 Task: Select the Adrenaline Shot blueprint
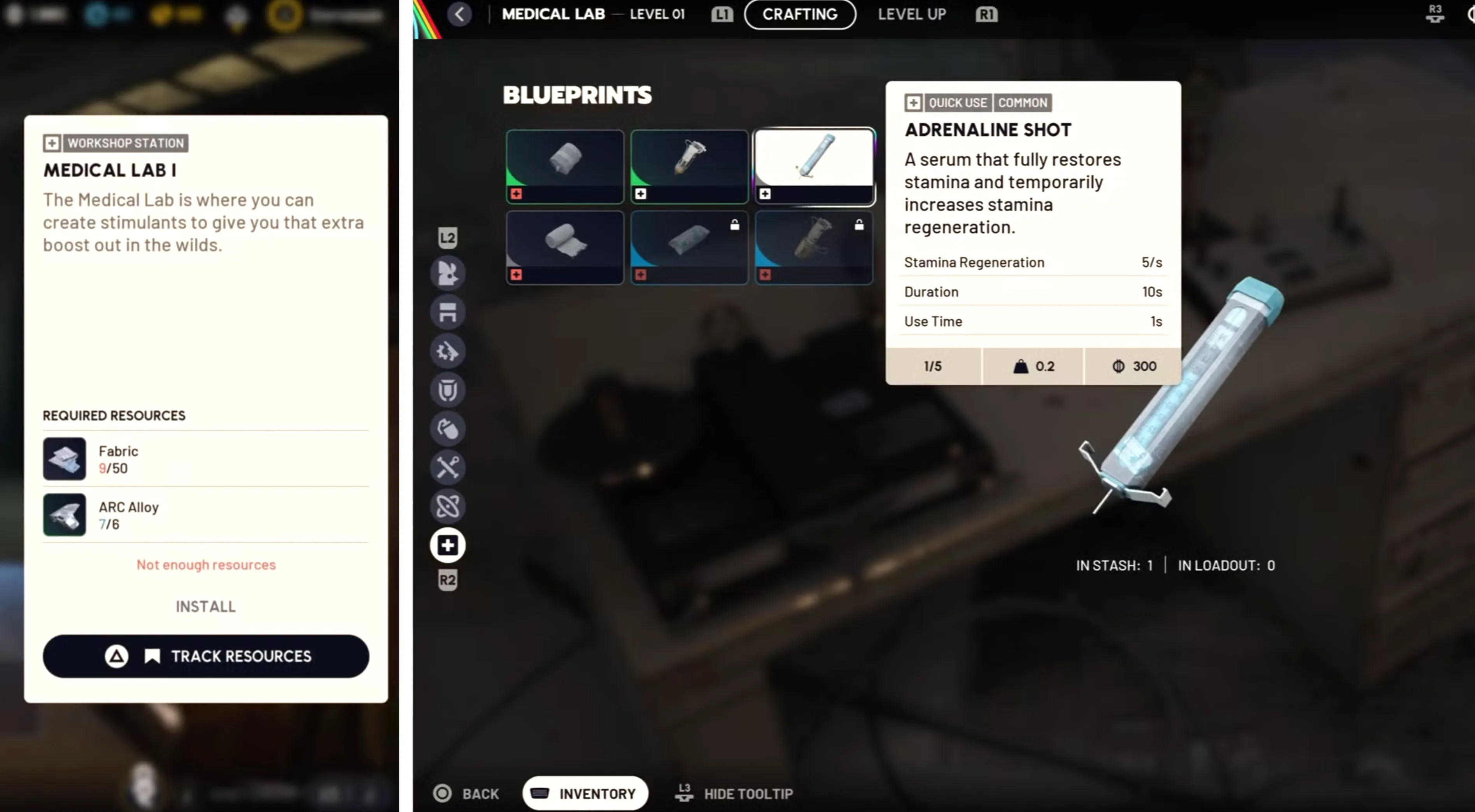[x=814, y=166]
